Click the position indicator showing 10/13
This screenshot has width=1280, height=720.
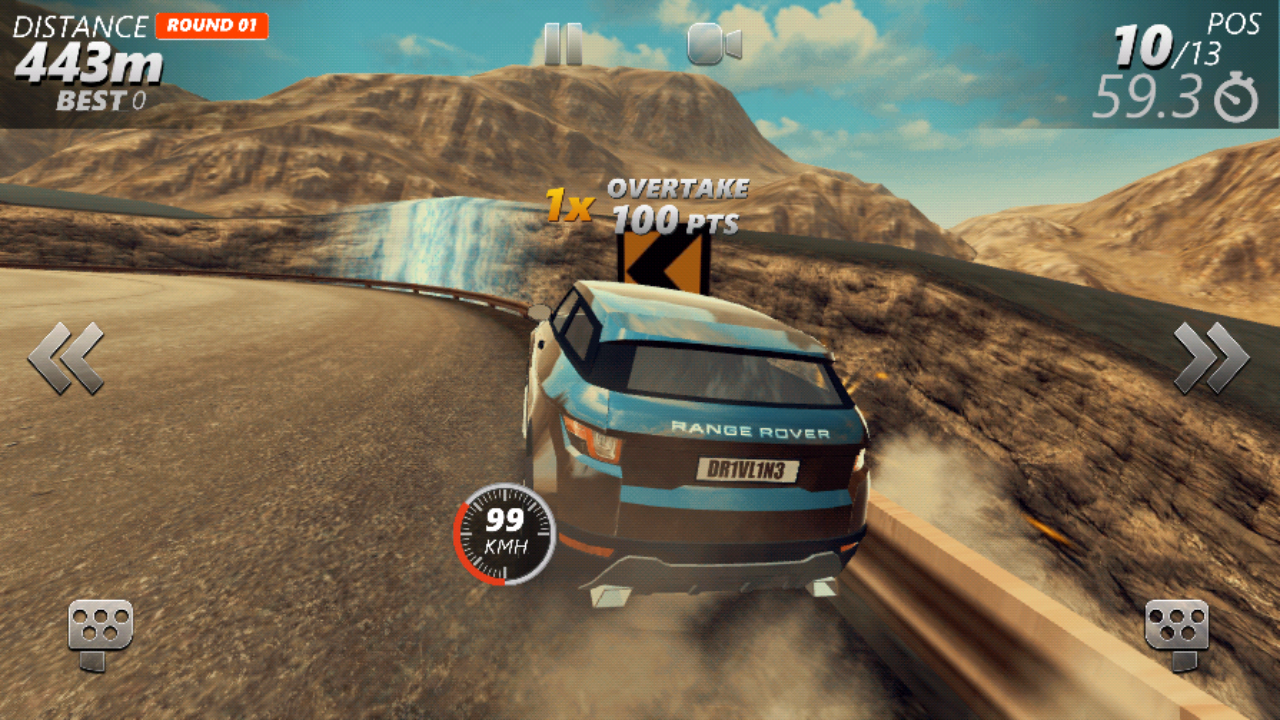pos(1168,45)
